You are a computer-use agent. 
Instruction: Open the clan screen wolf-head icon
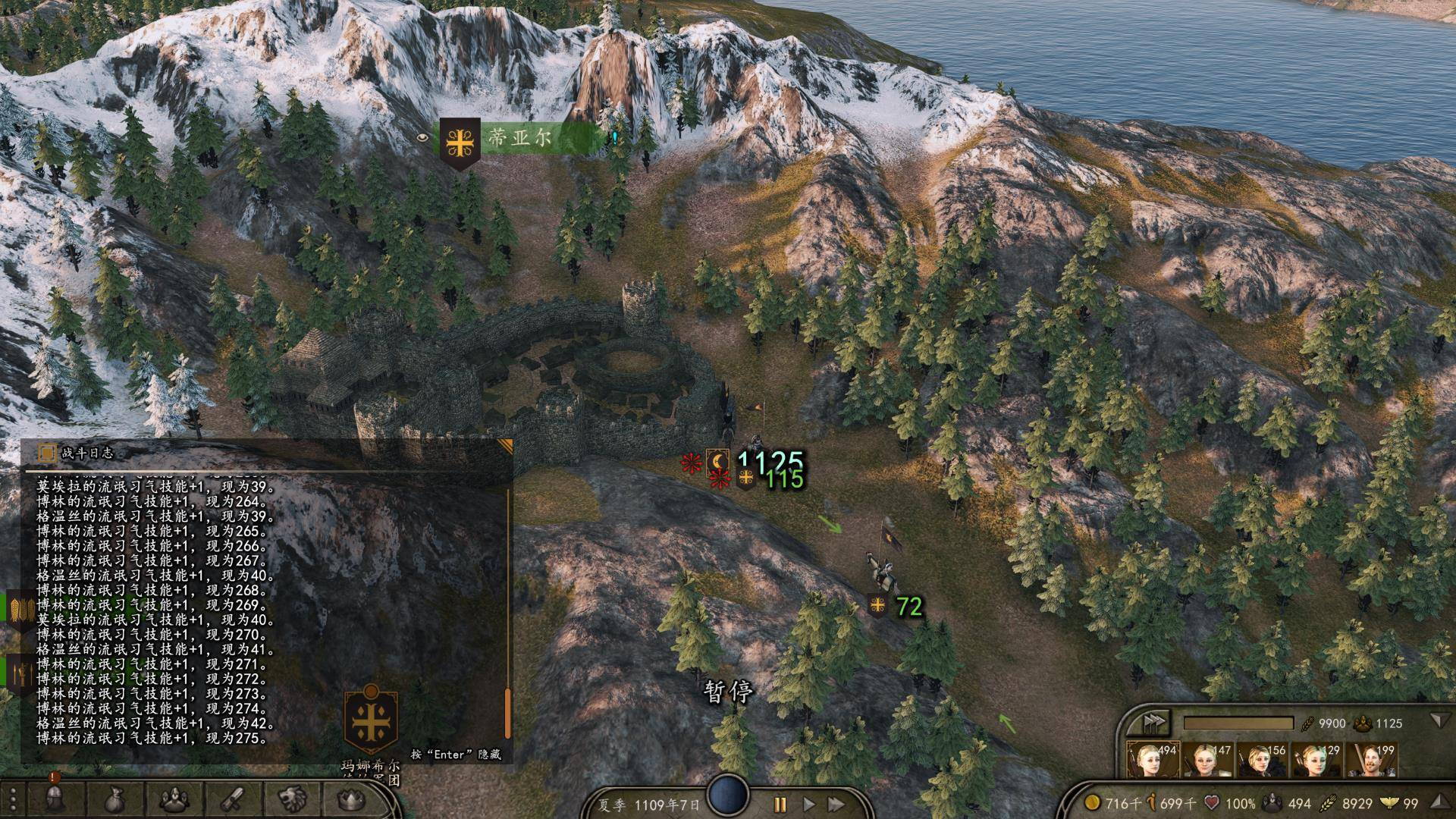tap(291, 798)
